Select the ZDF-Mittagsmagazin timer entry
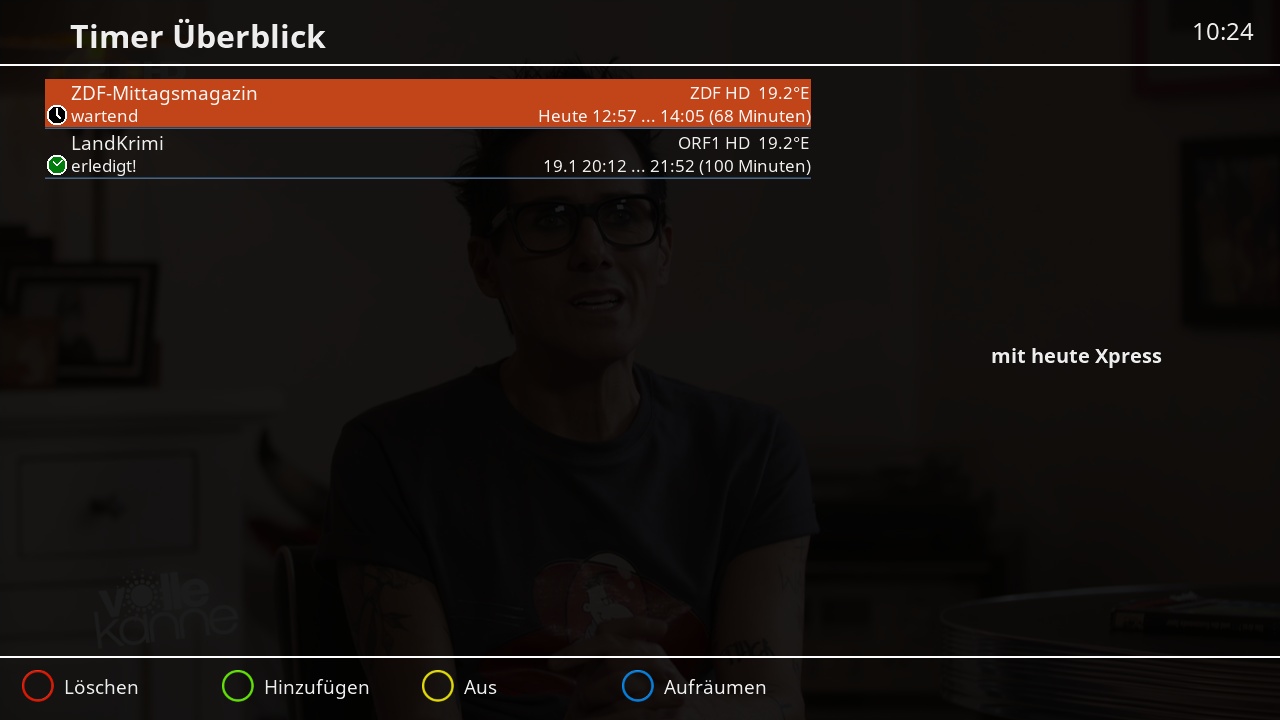 click(x=427, y=104)
